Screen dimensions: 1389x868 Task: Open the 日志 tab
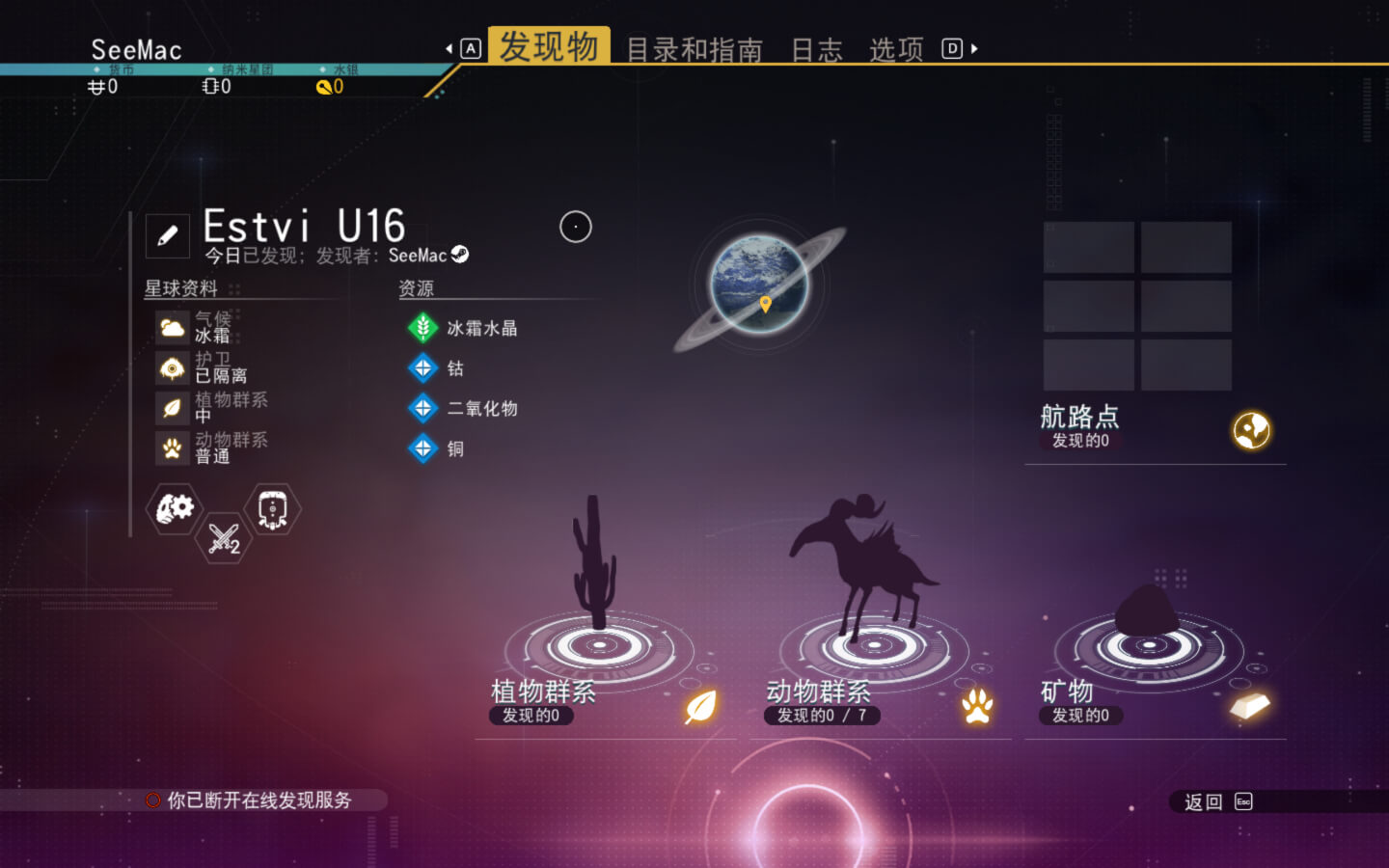[x=817, y=50]
